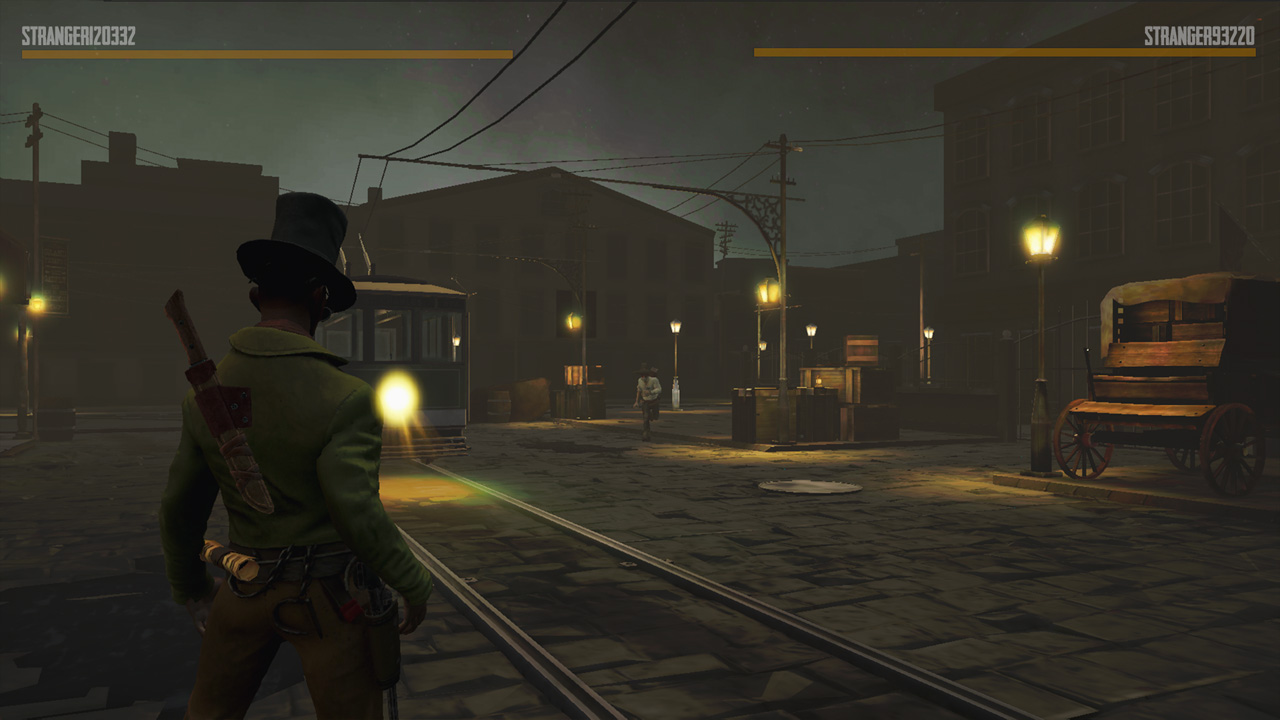This screenshot has height=720, width=1280.
Task: Click the scroll tucked in the character's belt
Action: (230, 560)
